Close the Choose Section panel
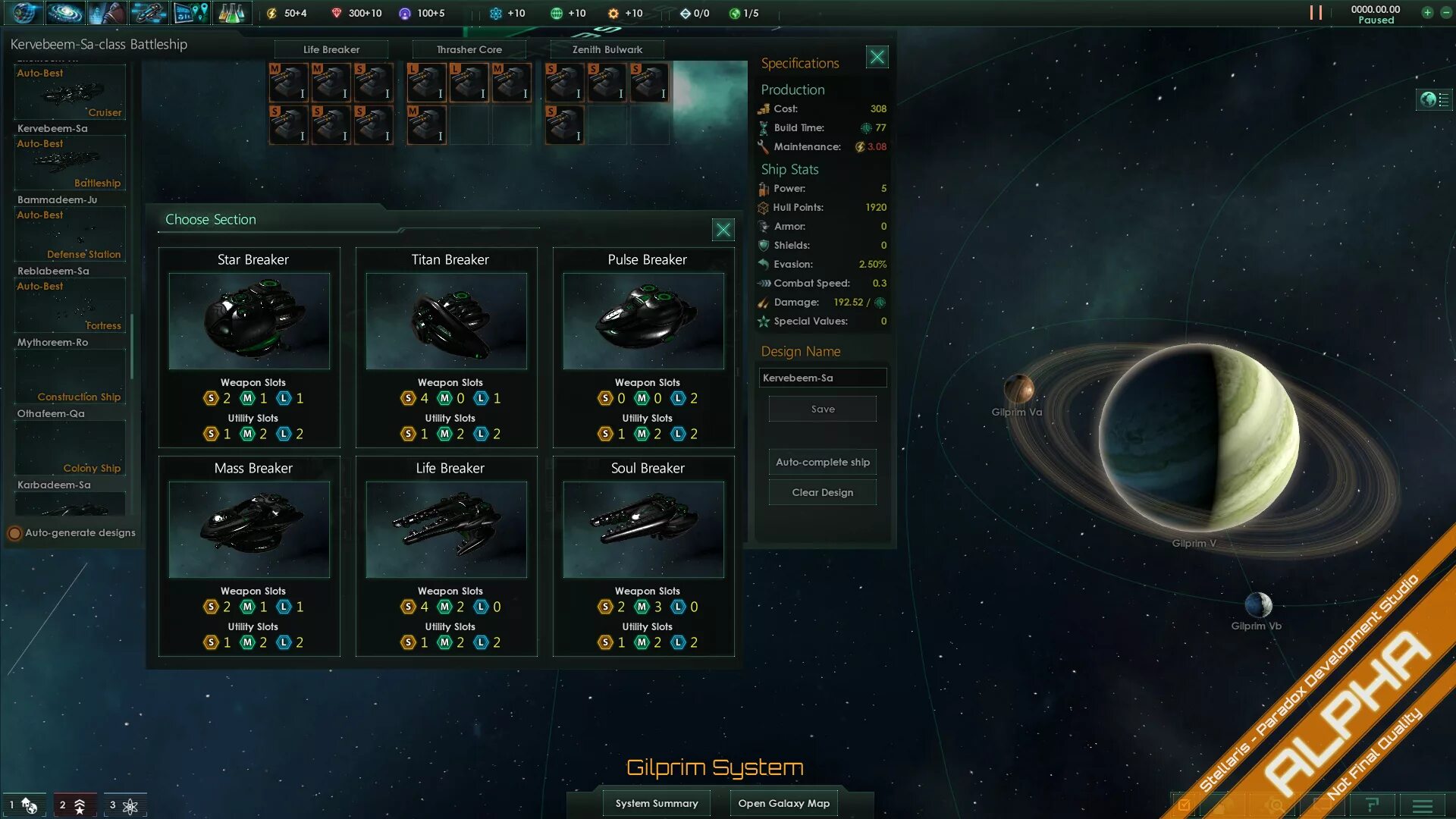 pyautogui.click(x=723, y=230)
